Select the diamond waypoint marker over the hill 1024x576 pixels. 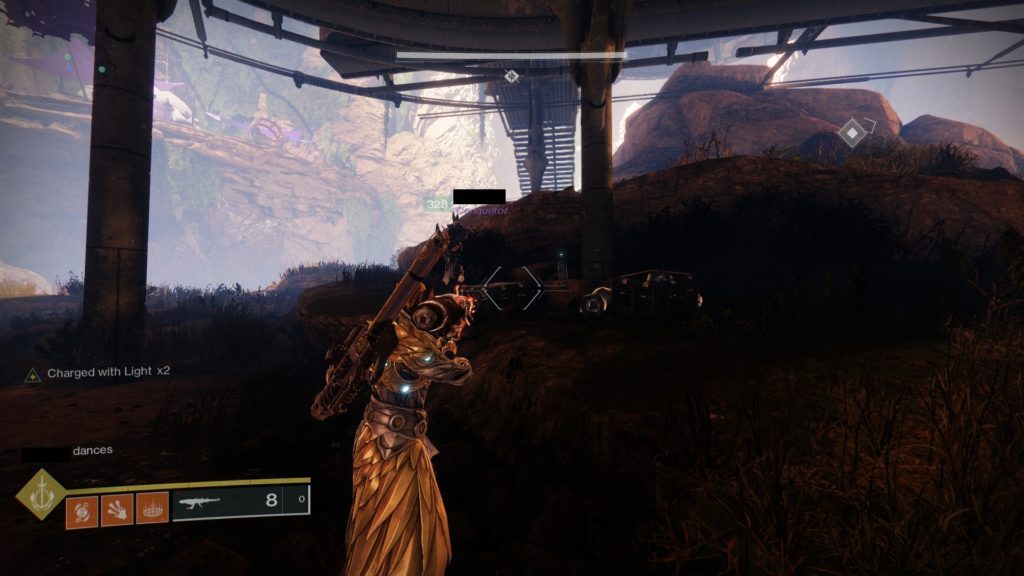(851, 132)
